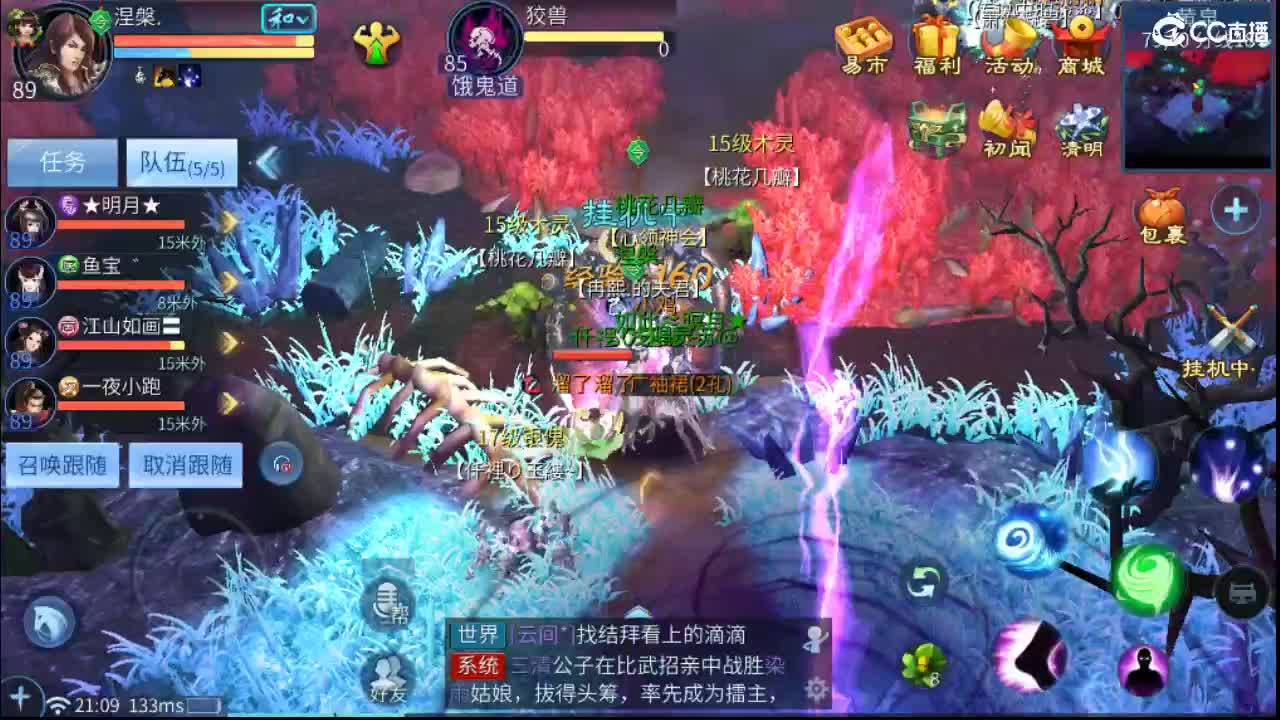Screen dimensions: 1280x720
Task: Switch to the 任务 tab
Action: pyautogui.click(x=61, y=160)
